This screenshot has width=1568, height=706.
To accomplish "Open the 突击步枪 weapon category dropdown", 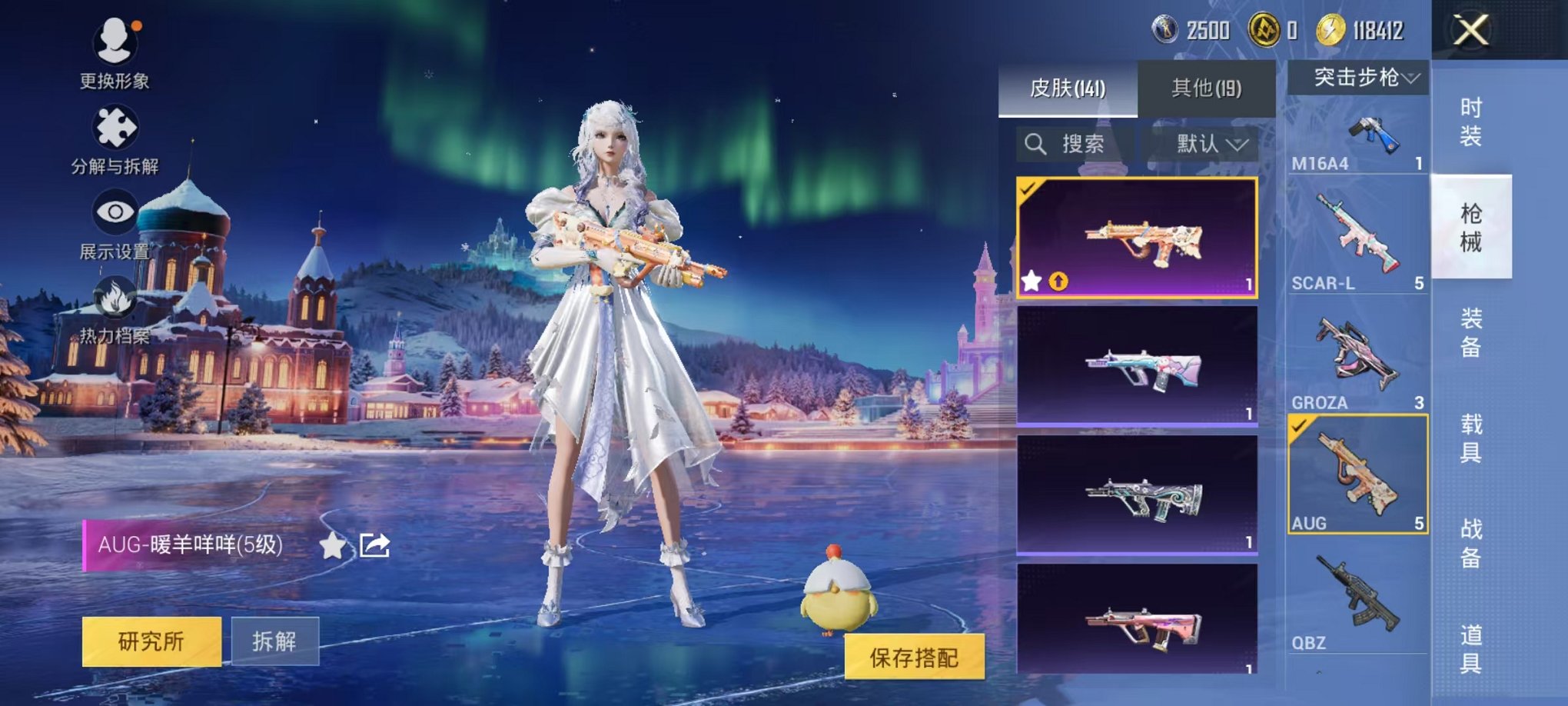I will pyautogui.click(x=1357, y=75).
